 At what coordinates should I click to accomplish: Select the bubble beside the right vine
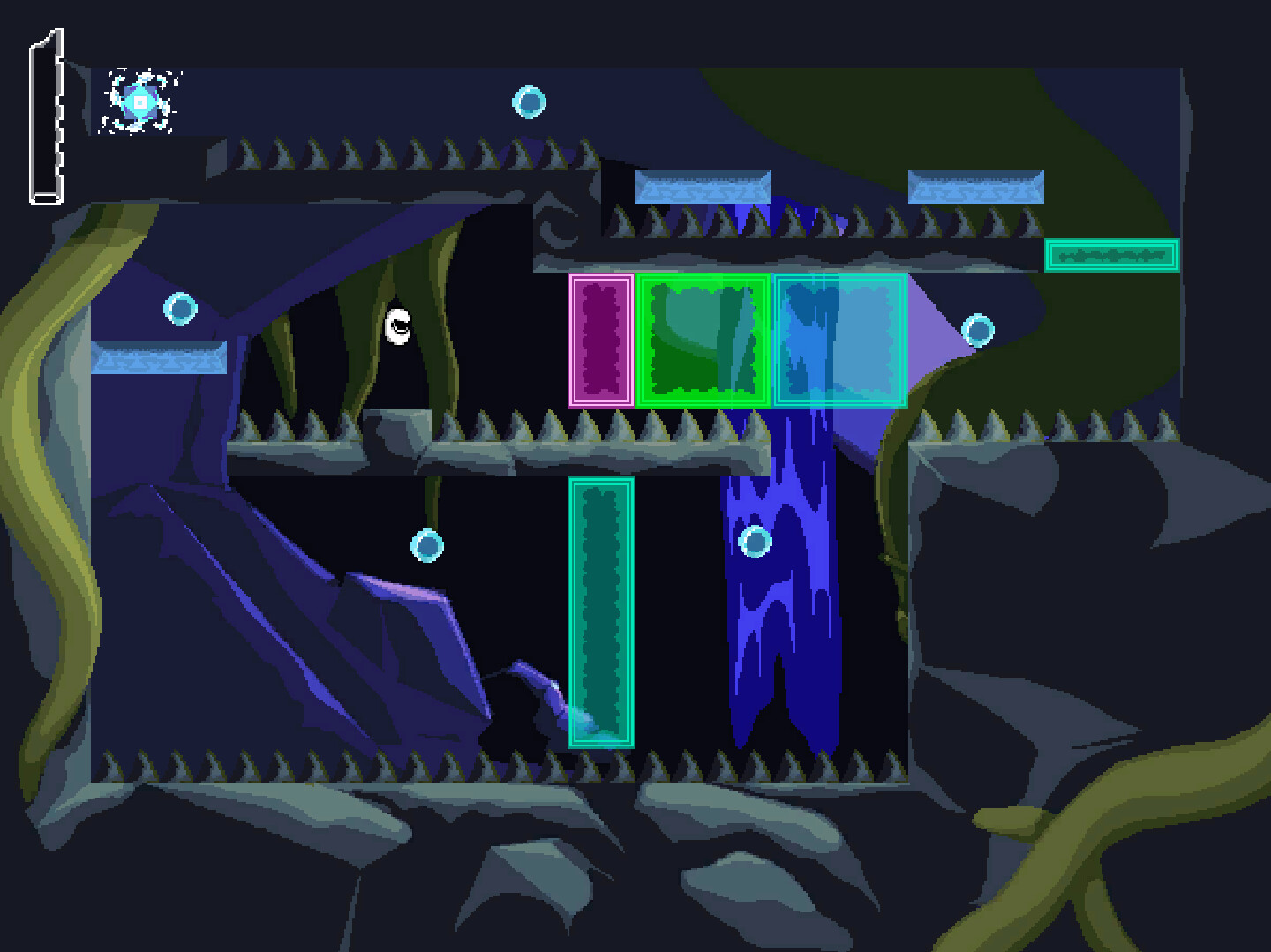(x=978, y=330)
